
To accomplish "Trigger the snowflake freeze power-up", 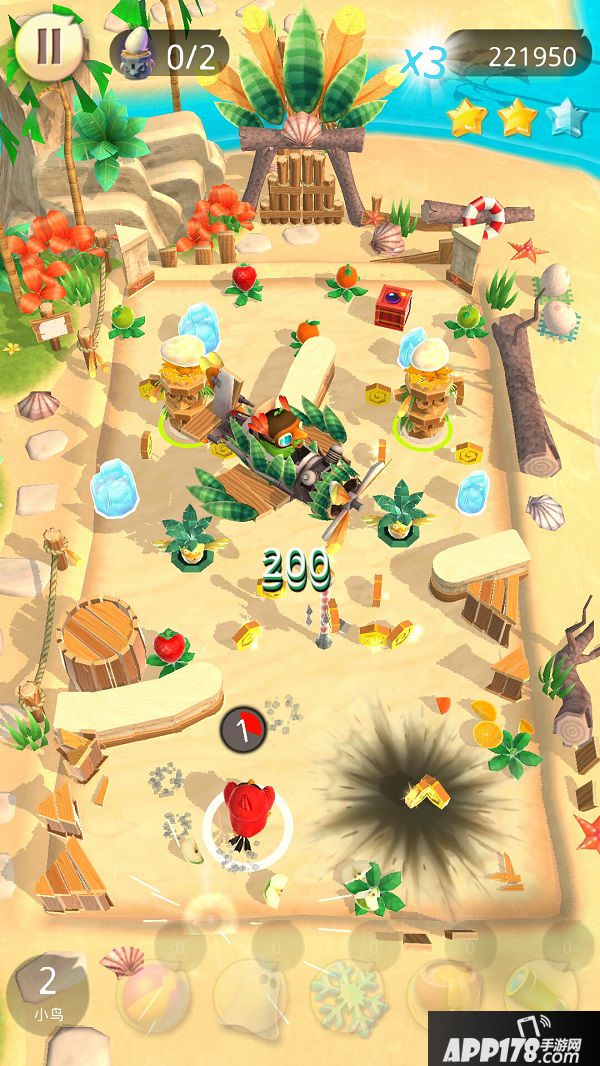I will pos(347,993).
